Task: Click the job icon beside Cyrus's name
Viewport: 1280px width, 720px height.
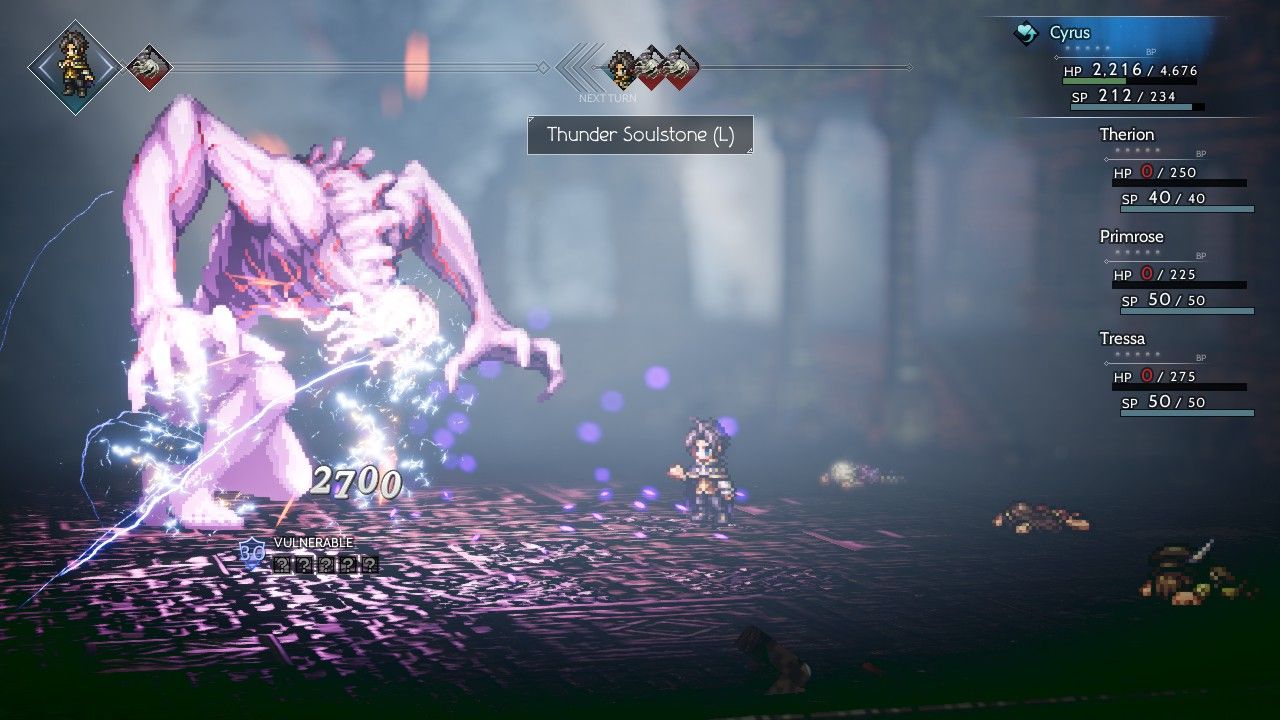Action: coord(1025,34)
